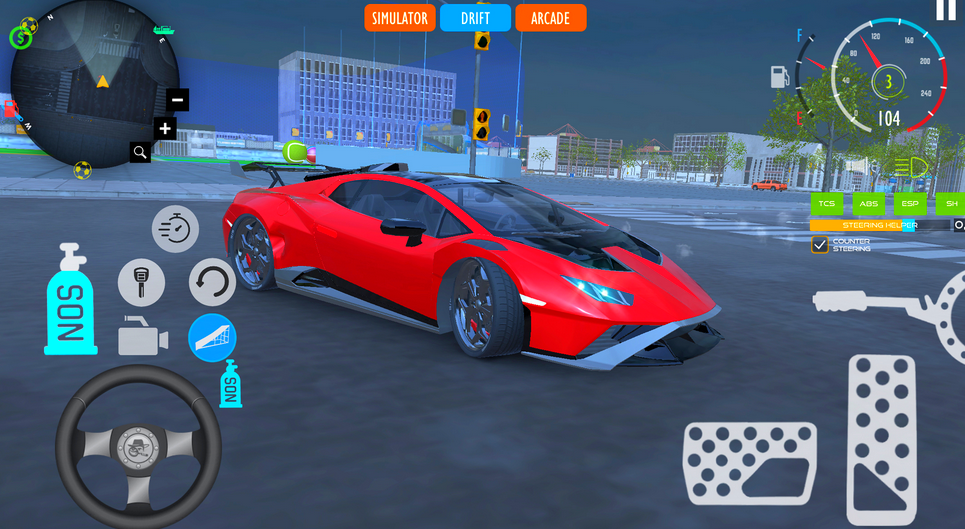Switch to Simulator driving mode
965x529 pixels.
(x=399, y=18)
